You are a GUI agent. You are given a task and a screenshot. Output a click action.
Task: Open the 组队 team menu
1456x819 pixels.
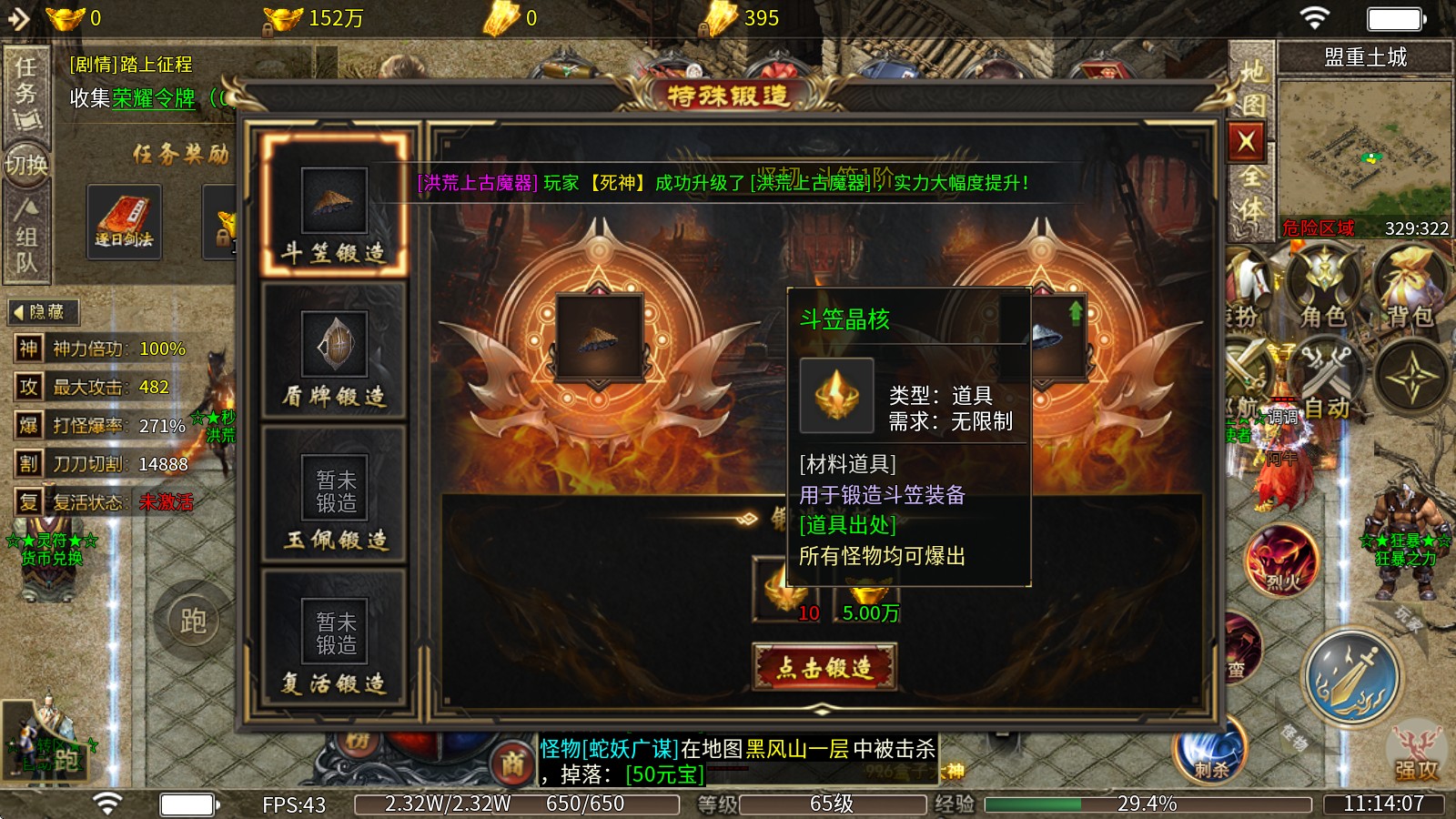[28, 246]
